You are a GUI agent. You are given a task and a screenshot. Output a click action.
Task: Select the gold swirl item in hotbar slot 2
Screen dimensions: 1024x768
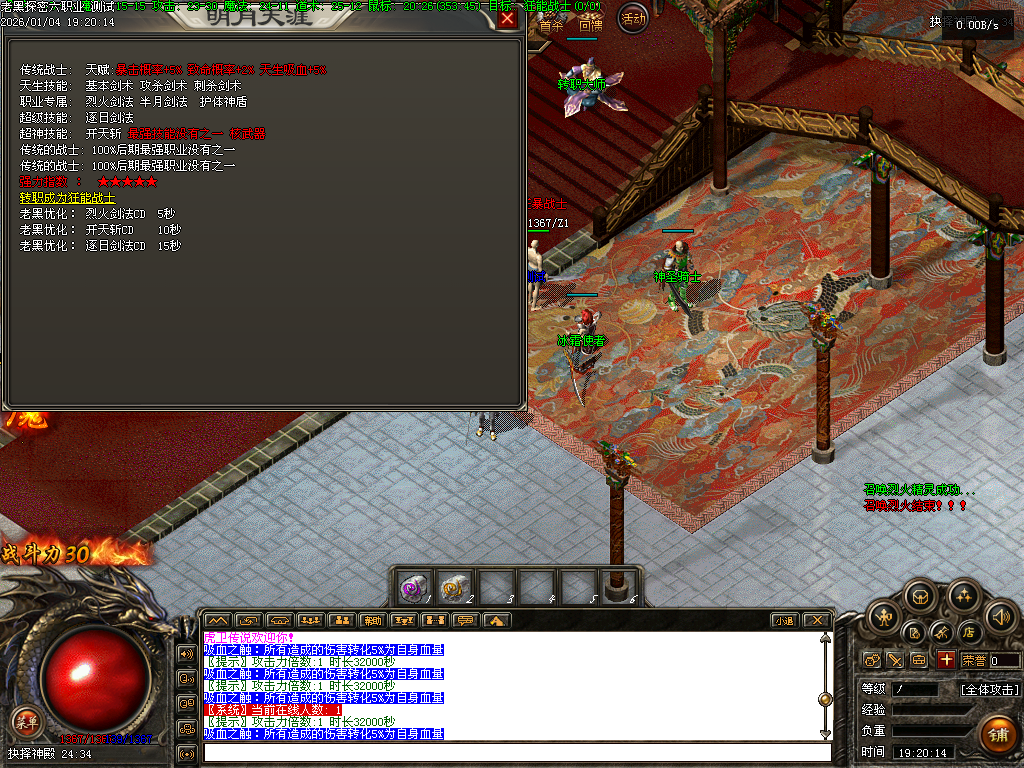point(456,588)
